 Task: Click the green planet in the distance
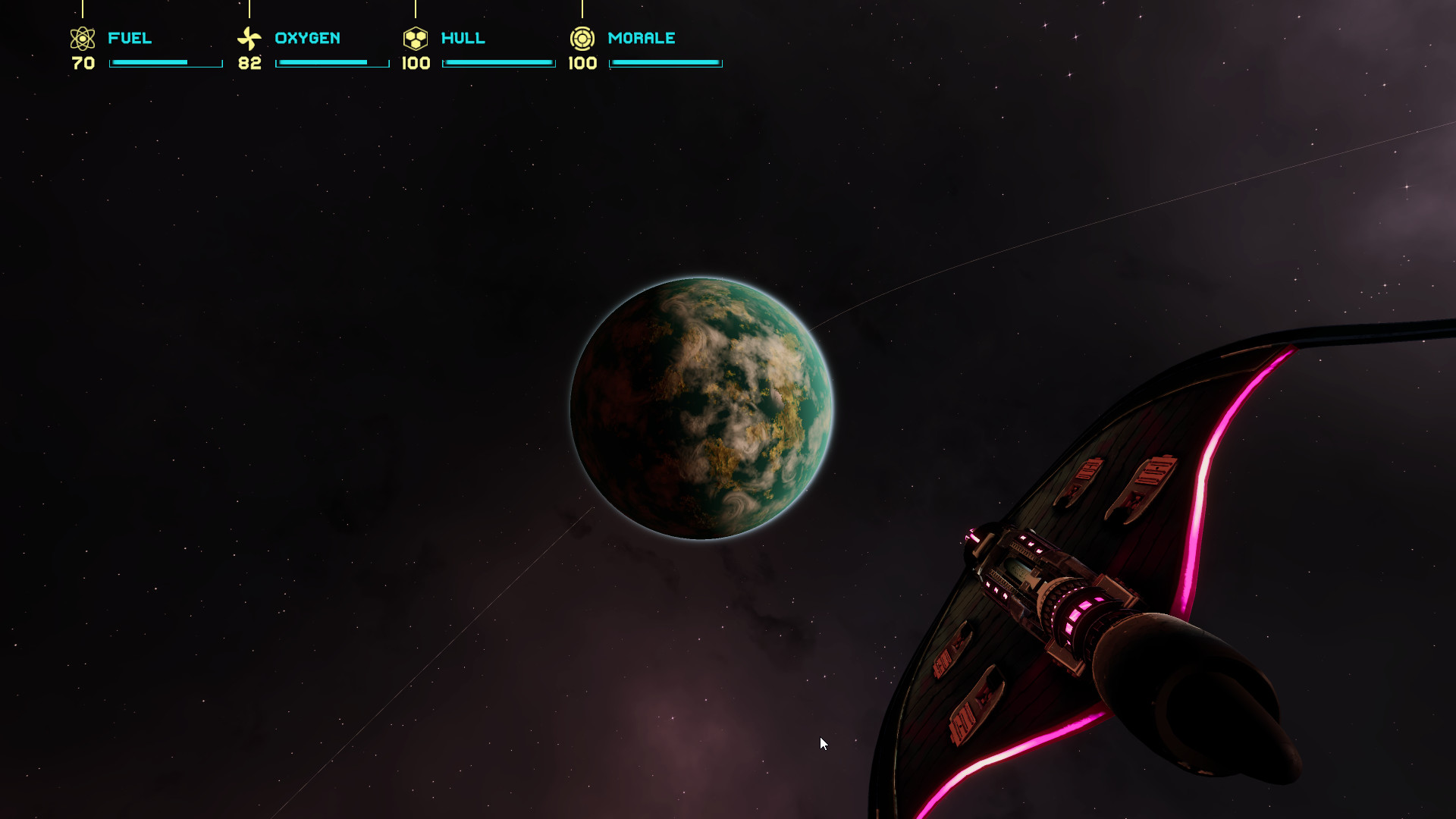tap(705, 408)
